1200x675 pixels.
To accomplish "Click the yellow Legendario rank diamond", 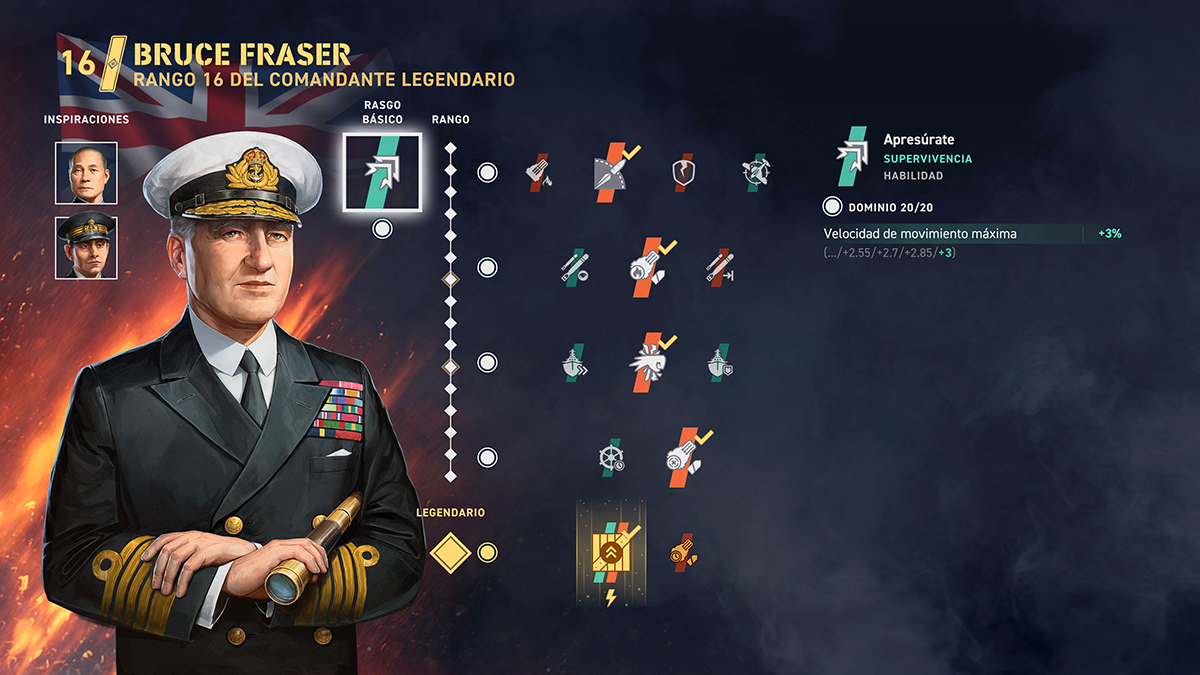I will coord(450,552).
